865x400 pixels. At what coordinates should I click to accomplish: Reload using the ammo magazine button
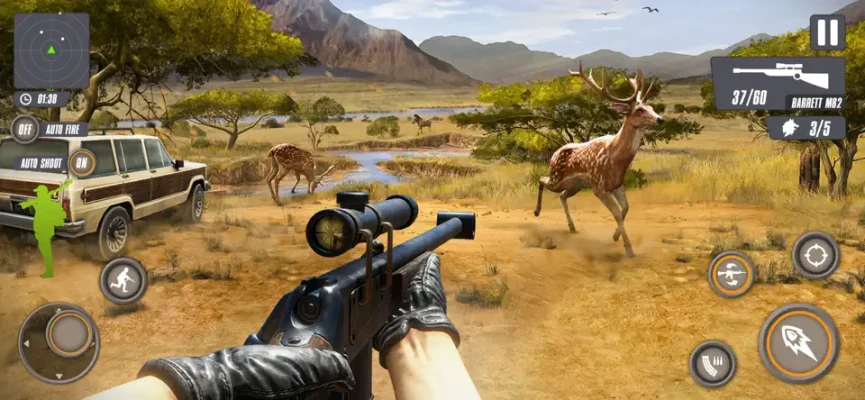click(713, 363)
